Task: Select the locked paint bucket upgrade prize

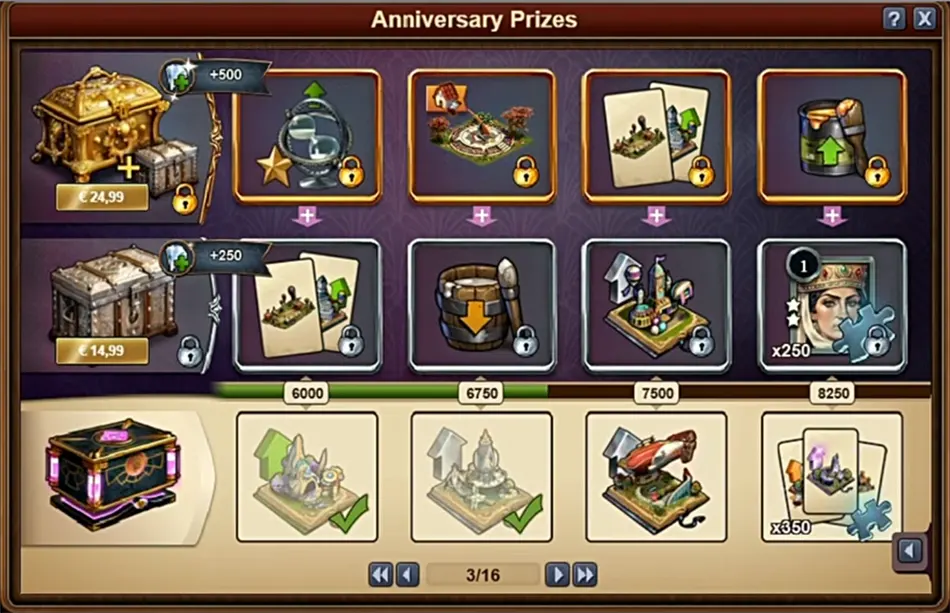Action: pyautogui.click(x=832, y=137)
